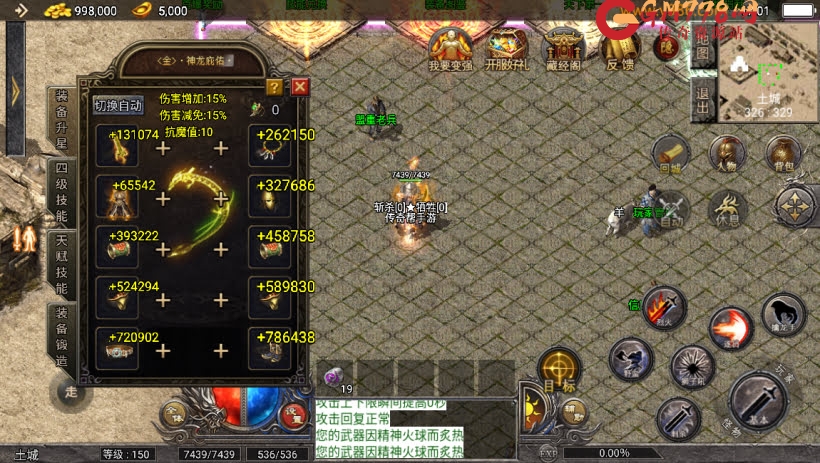Use the 回城 return-to-town scroll
820x463 pixels.
coord(670,154)
